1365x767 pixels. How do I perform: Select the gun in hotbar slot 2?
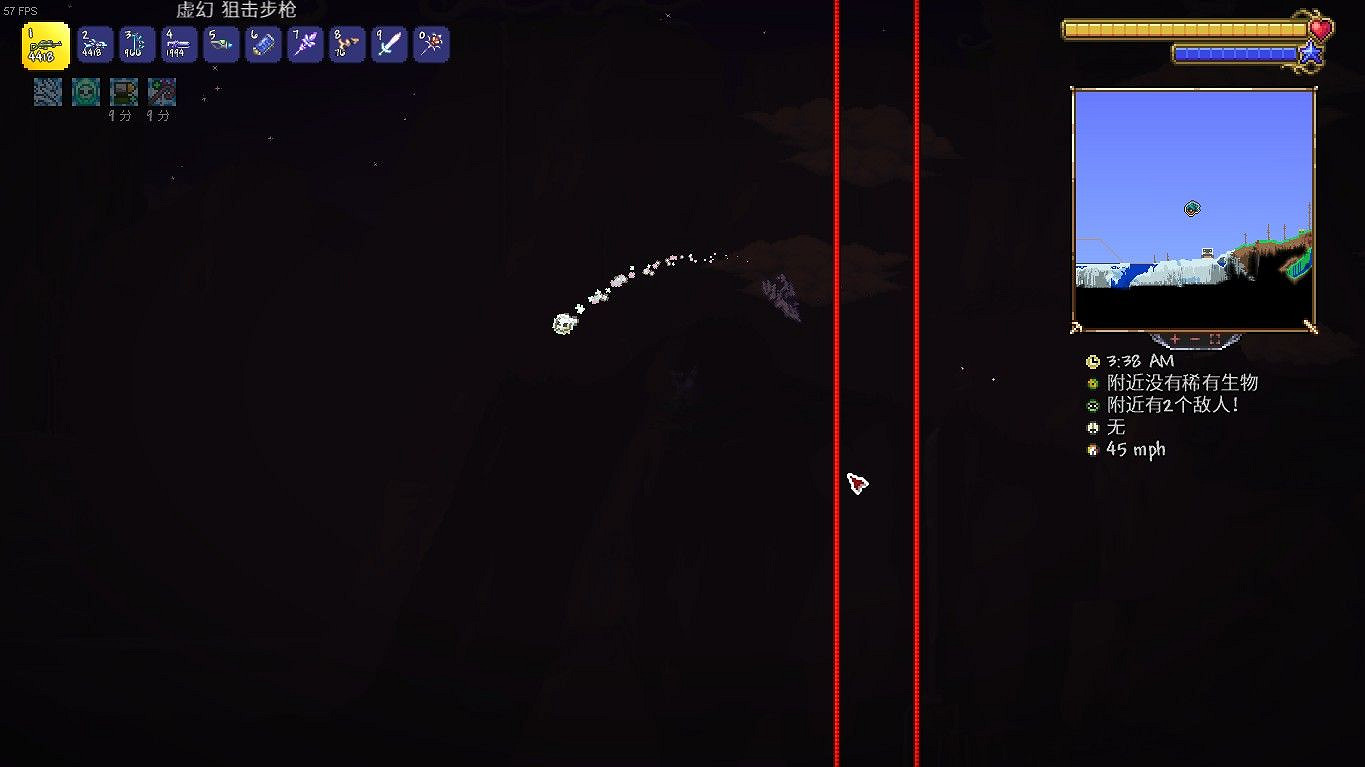point(94,44)
